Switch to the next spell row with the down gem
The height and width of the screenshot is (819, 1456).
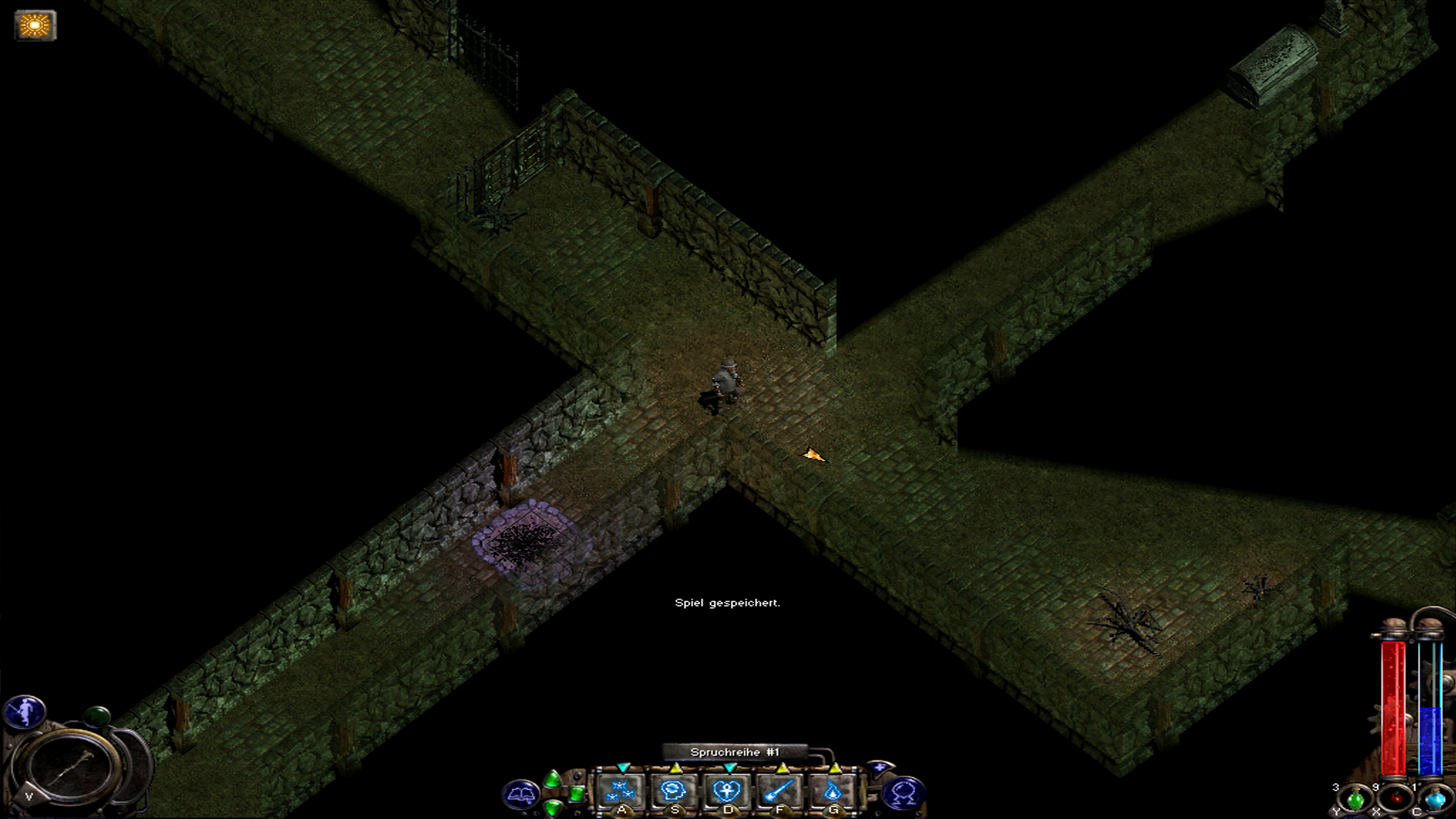(553, 808)
